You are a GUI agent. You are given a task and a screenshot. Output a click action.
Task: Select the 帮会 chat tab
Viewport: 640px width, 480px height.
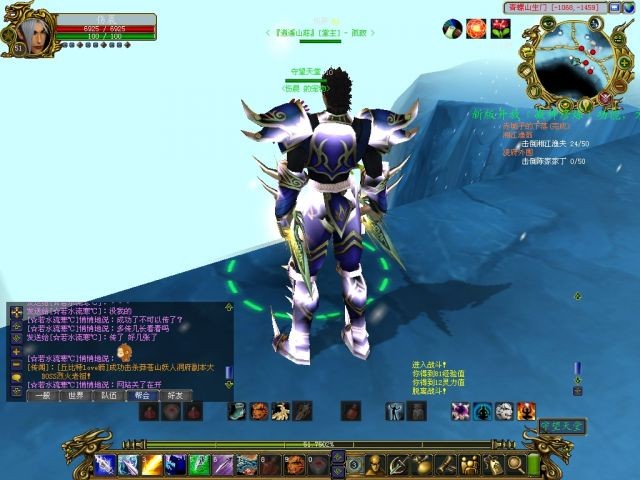click(x=142, y=396)
